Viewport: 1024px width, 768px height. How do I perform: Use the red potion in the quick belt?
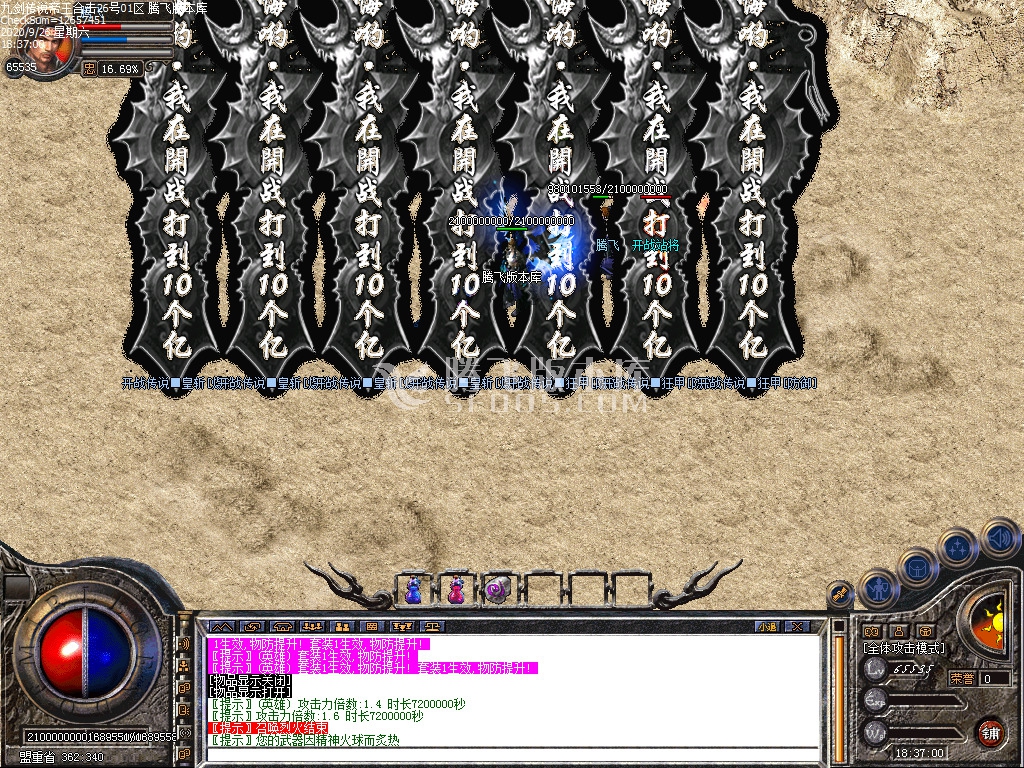(x=456, y=590)
